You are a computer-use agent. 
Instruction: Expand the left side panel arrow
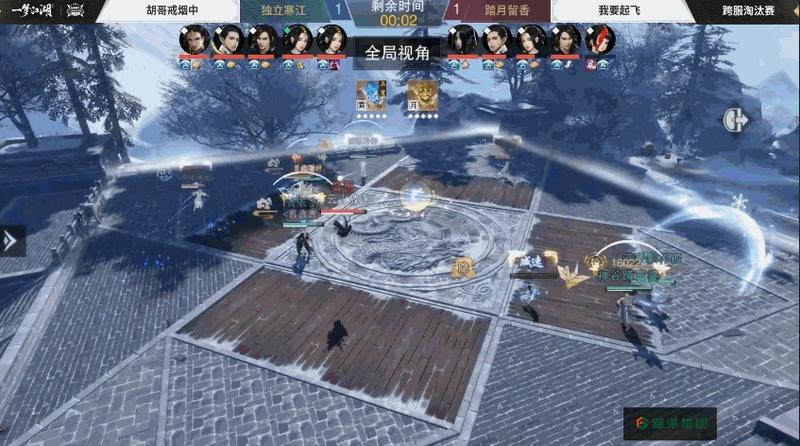pos(11,240)
